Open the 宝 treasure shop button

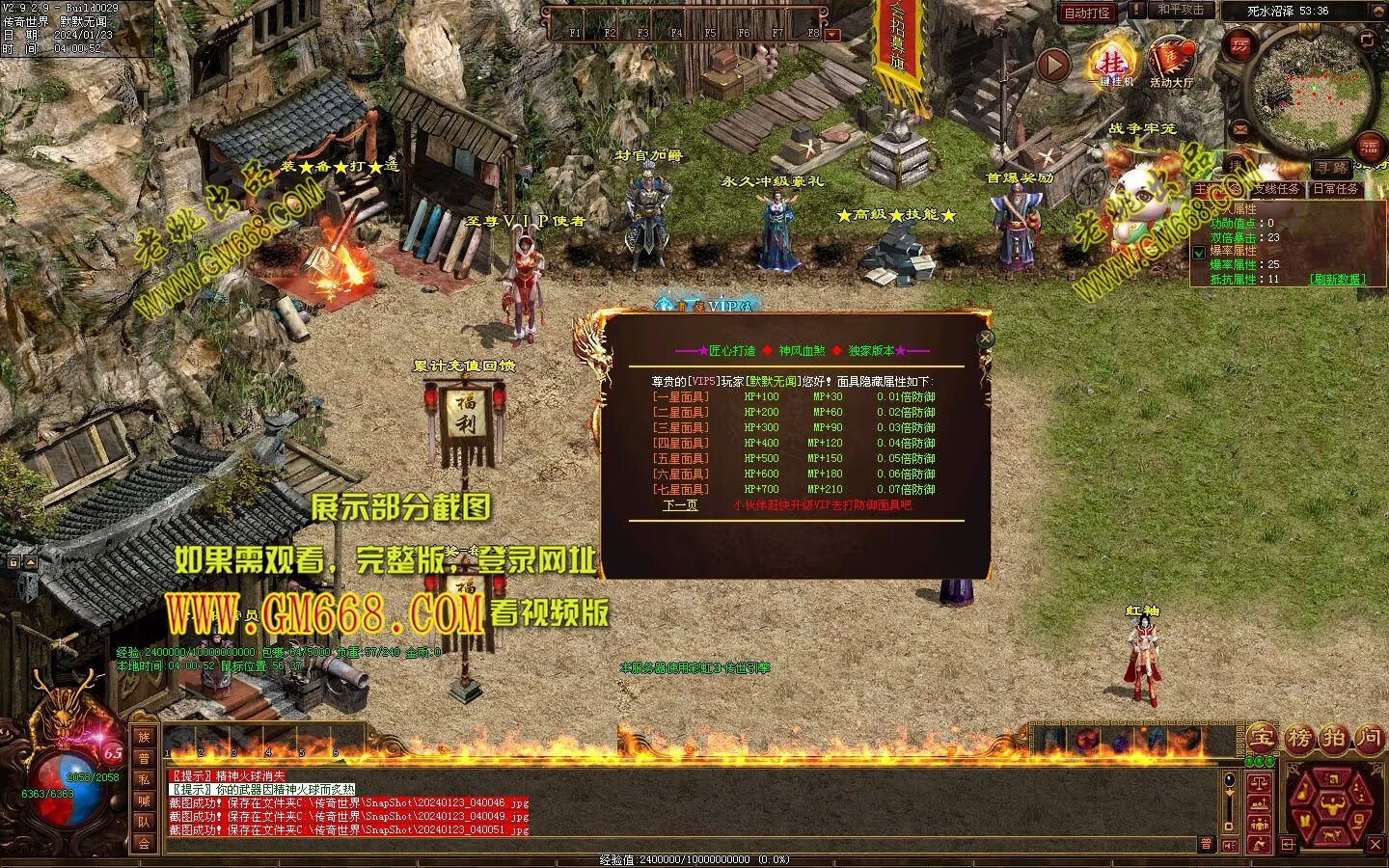tap(1261, 738)
